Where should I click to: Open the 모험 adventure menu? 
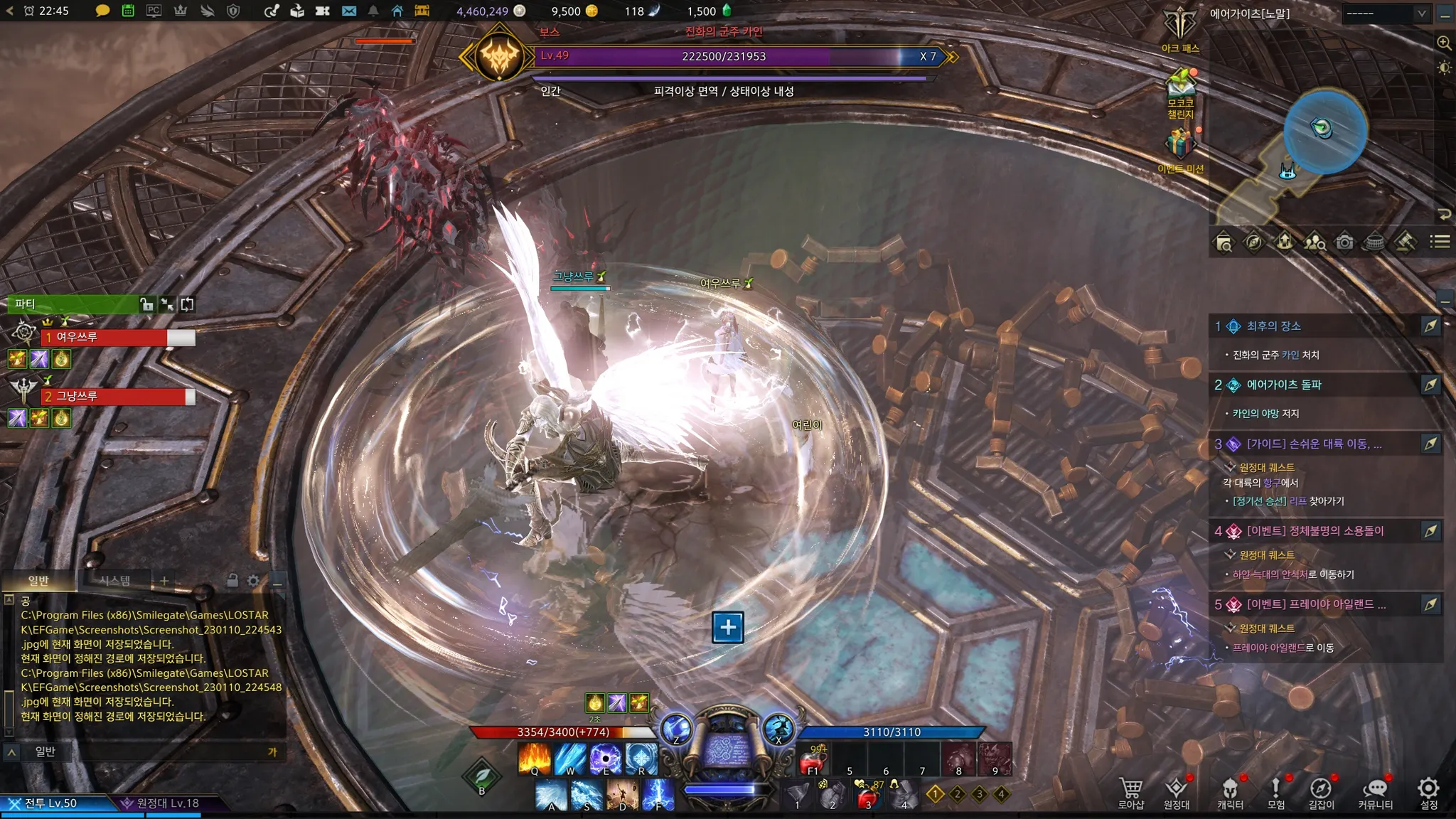(x=1276, y=791)
